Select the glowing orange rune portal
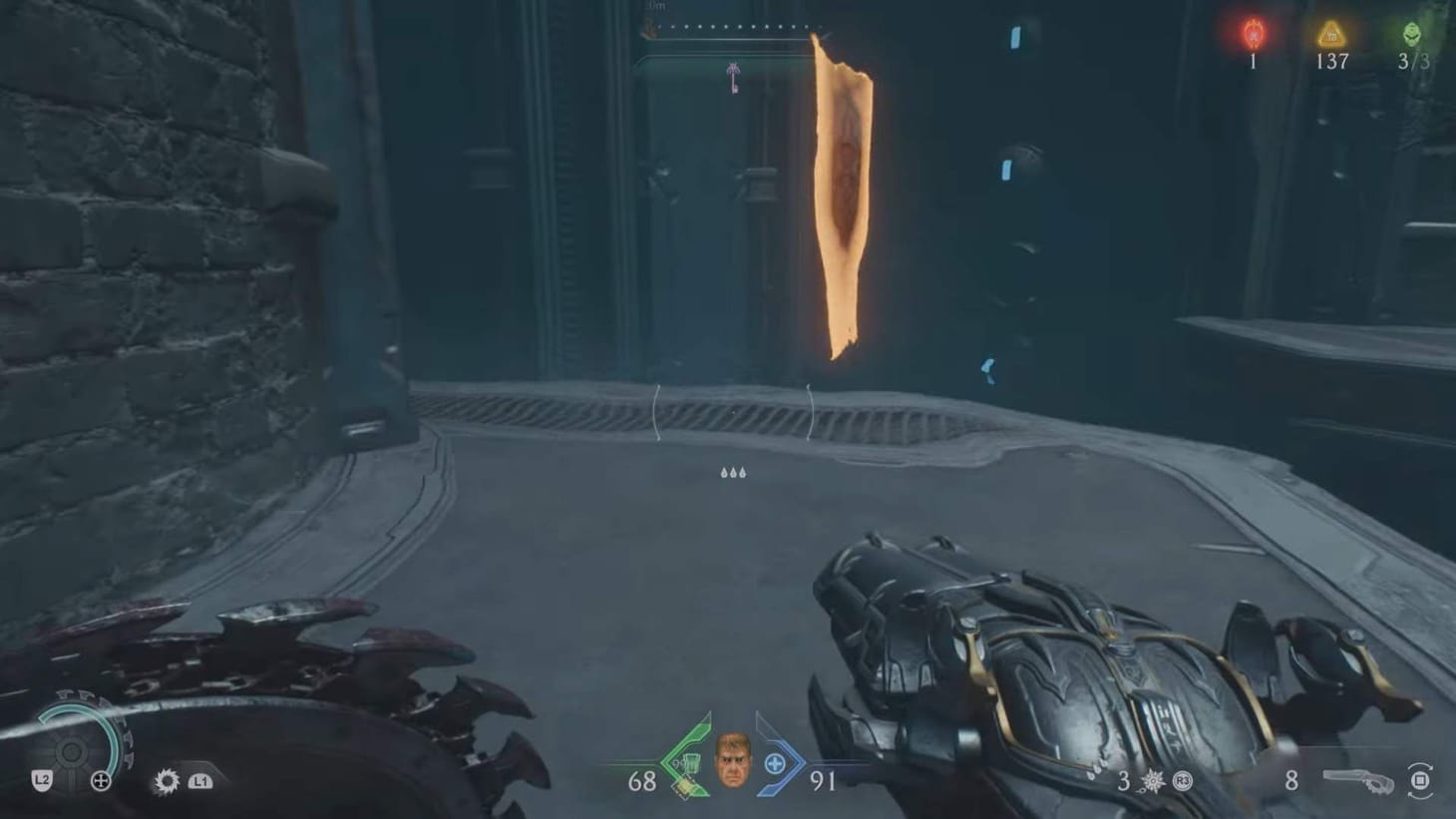Image resolution: width=1456 pixels, height=819 pixels. 841,195
